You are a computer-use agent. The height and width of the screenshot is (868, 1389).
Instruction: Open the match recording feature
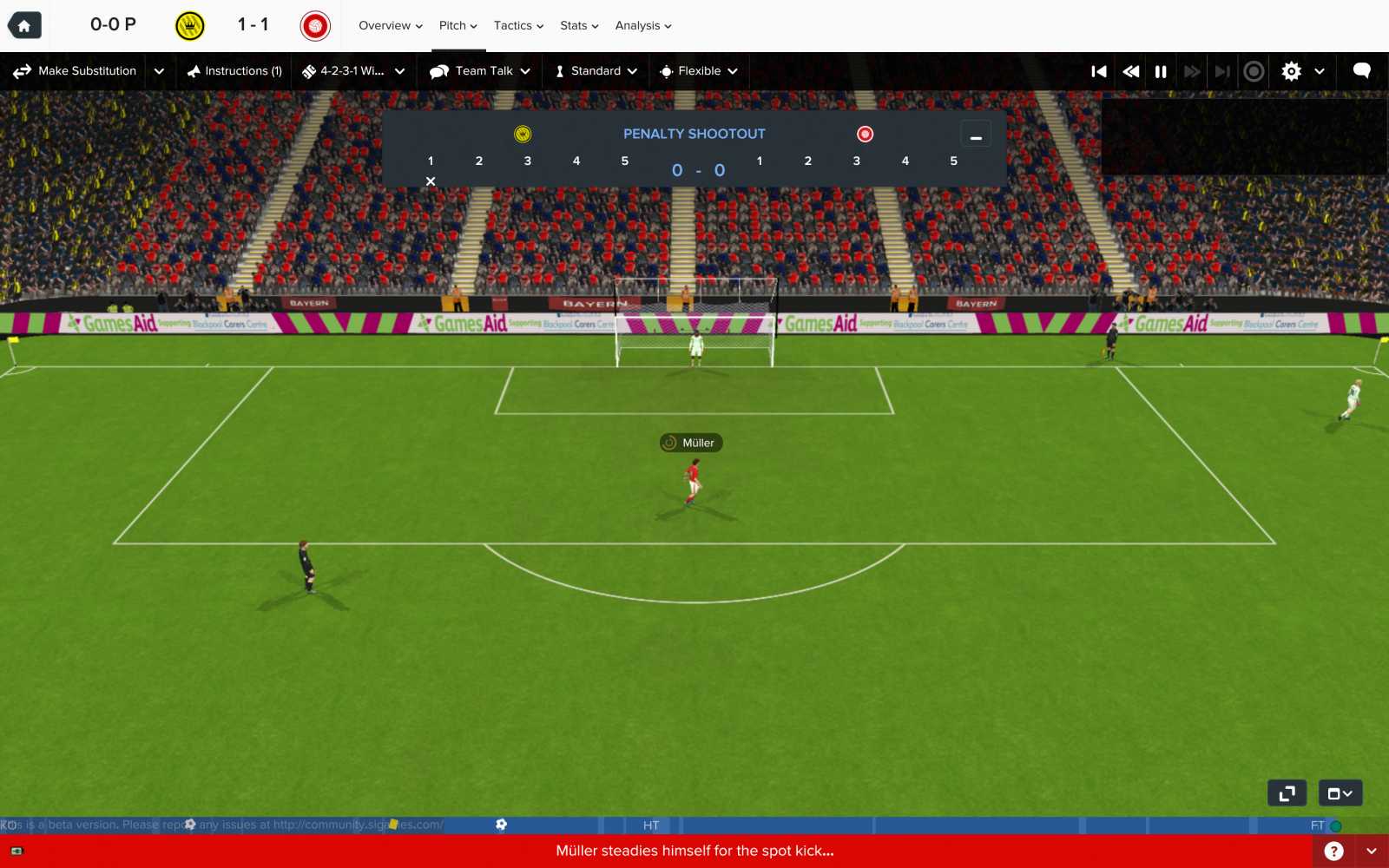click(1254, 71)
